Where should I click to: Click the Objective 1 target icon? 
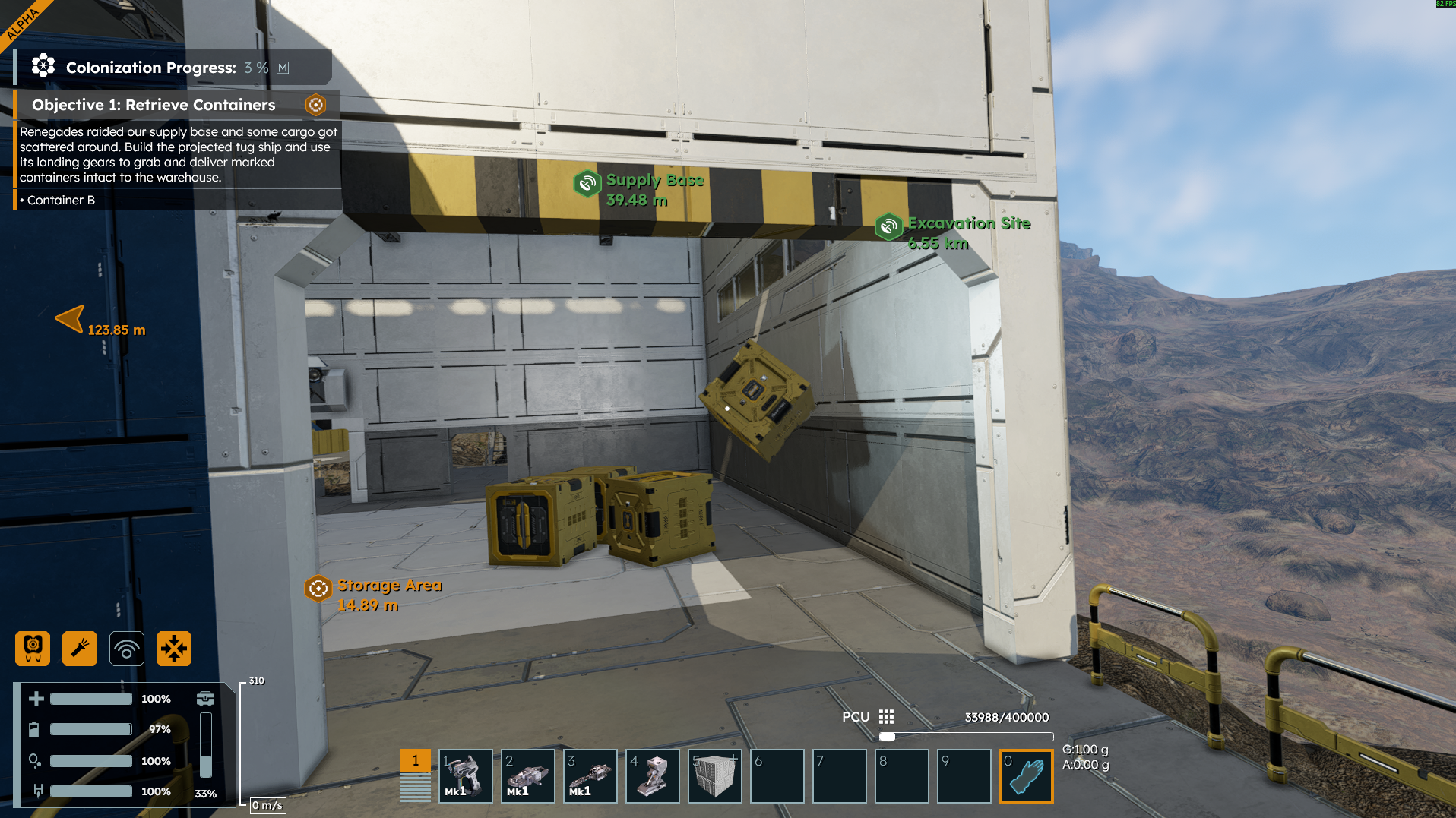[x=315, y=105]
